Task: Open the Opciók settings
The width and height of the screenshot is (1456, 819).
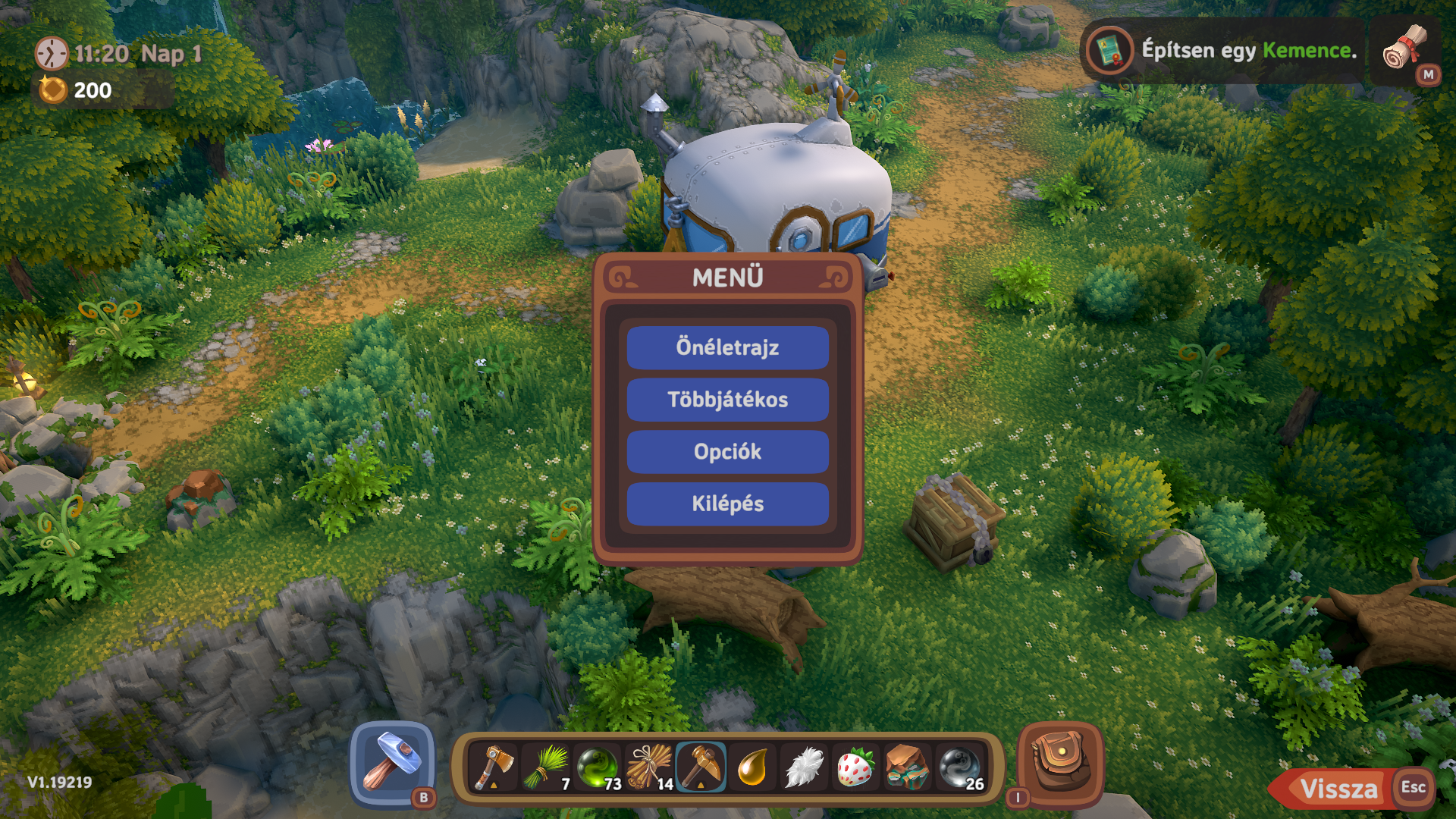Action: click(x=727, y=452)
